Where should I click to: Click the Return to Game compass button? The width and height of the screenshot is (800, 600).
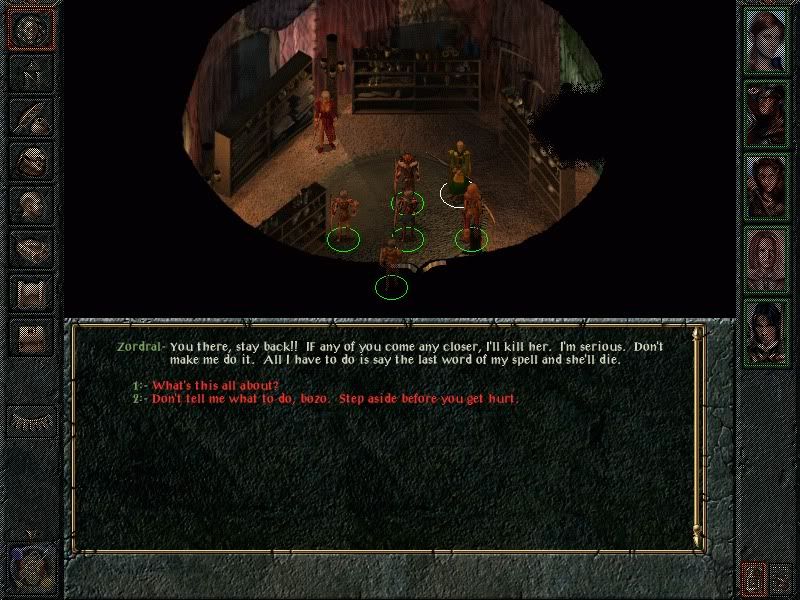[31, 29]
